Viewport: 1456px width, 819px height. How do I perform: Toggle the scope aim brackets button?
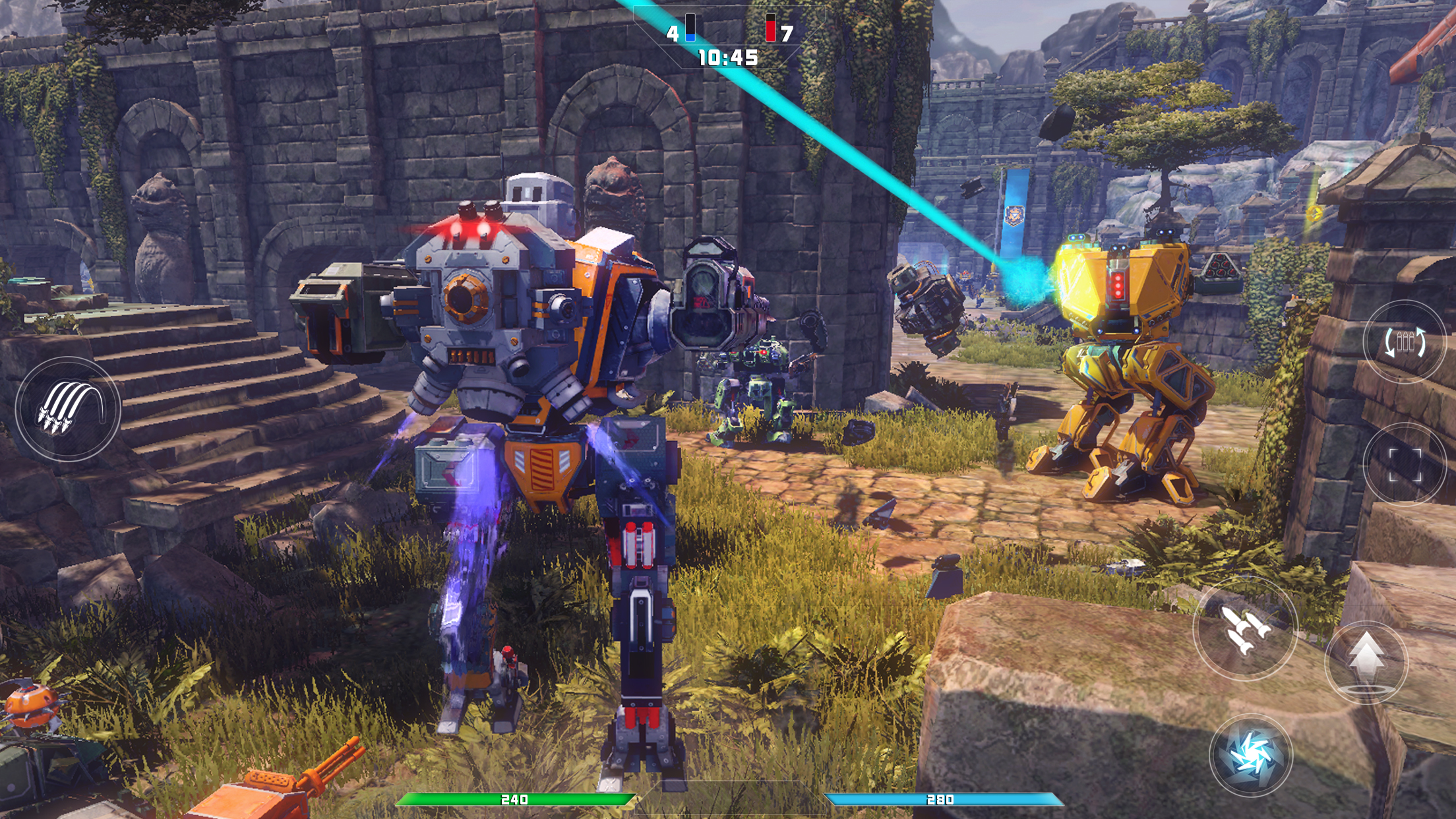coord(1405,464)
